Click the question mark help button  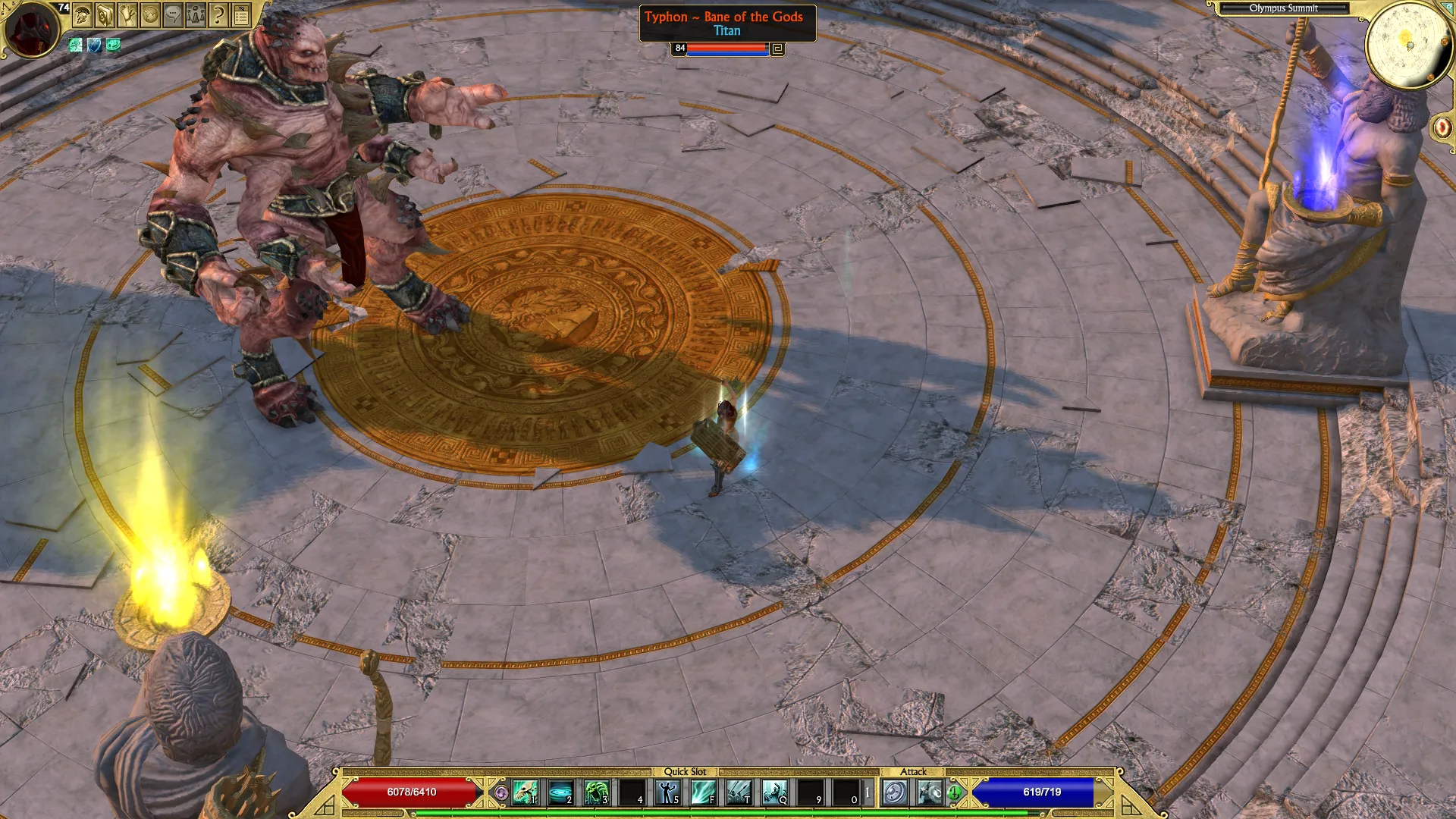pyautogui.click(x=218, y=14)
